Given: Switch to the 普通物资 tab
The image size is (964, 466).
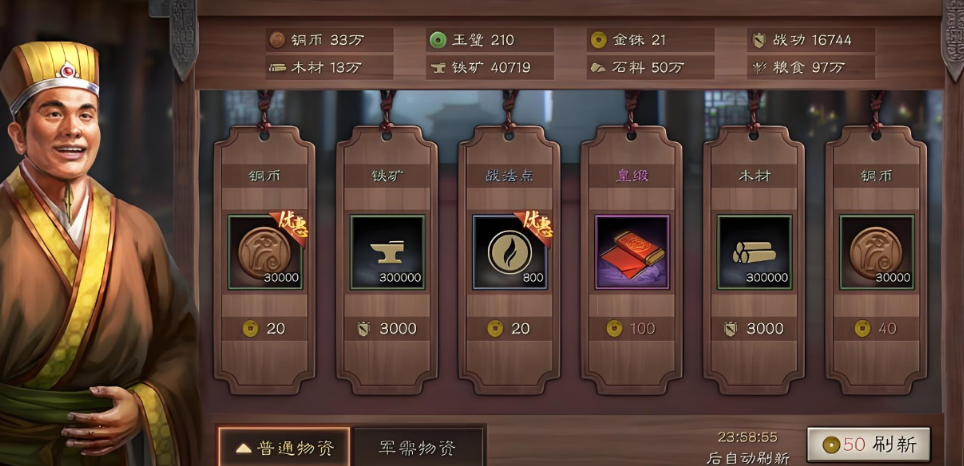Looking at the screenshot, I should click(284, 447).
